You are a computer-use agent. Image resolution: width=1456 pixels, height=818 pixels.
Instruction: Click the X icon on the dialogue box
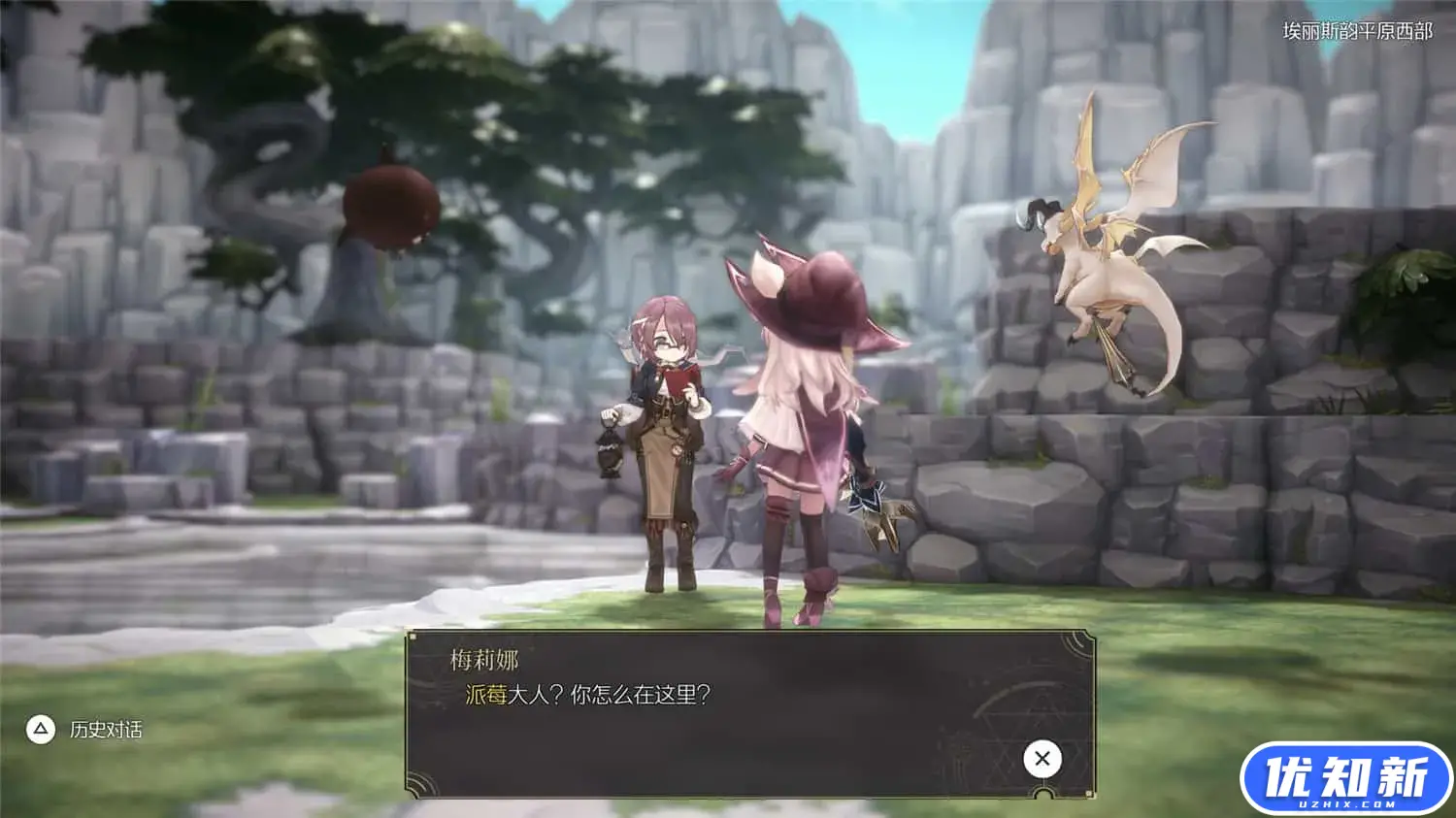(1042, 758)
